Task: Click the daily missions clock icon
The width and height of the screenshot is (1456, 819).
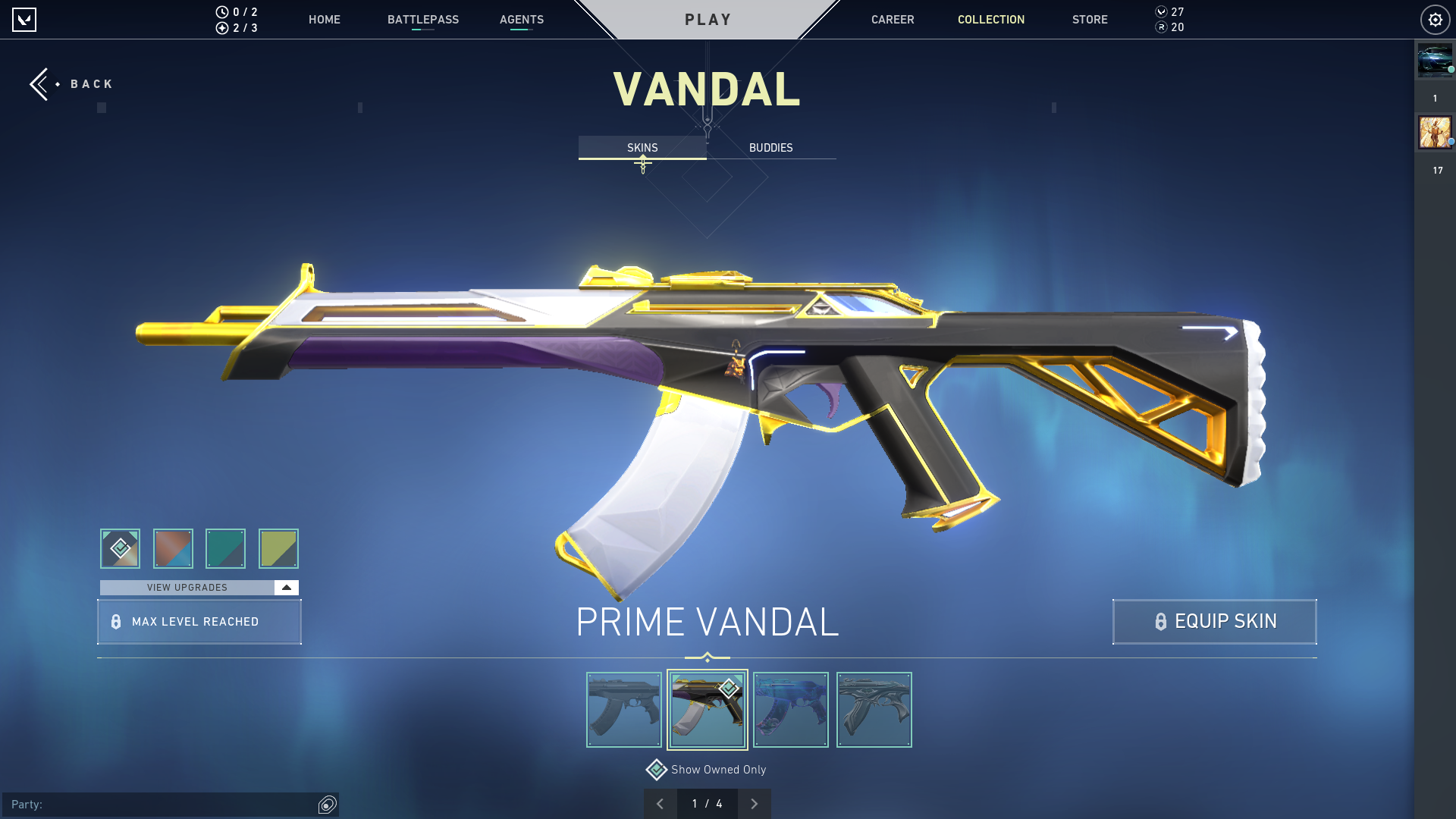Action: (x=221, y=12)
